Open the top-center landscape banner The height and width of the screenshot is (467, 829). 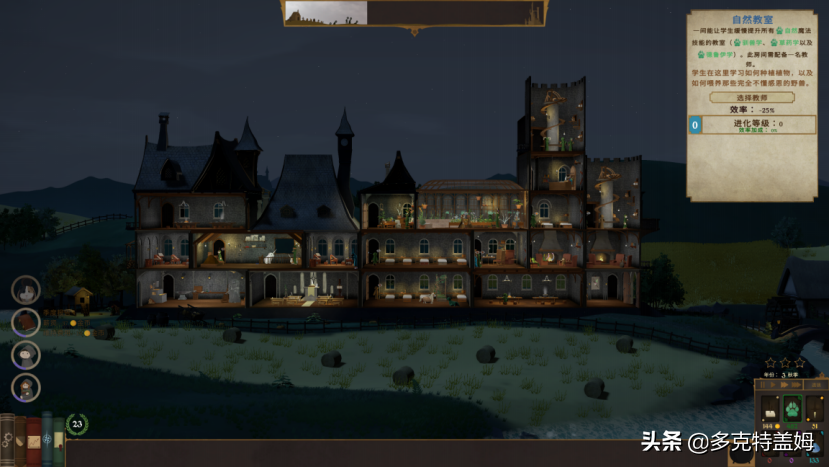[326, 12]
